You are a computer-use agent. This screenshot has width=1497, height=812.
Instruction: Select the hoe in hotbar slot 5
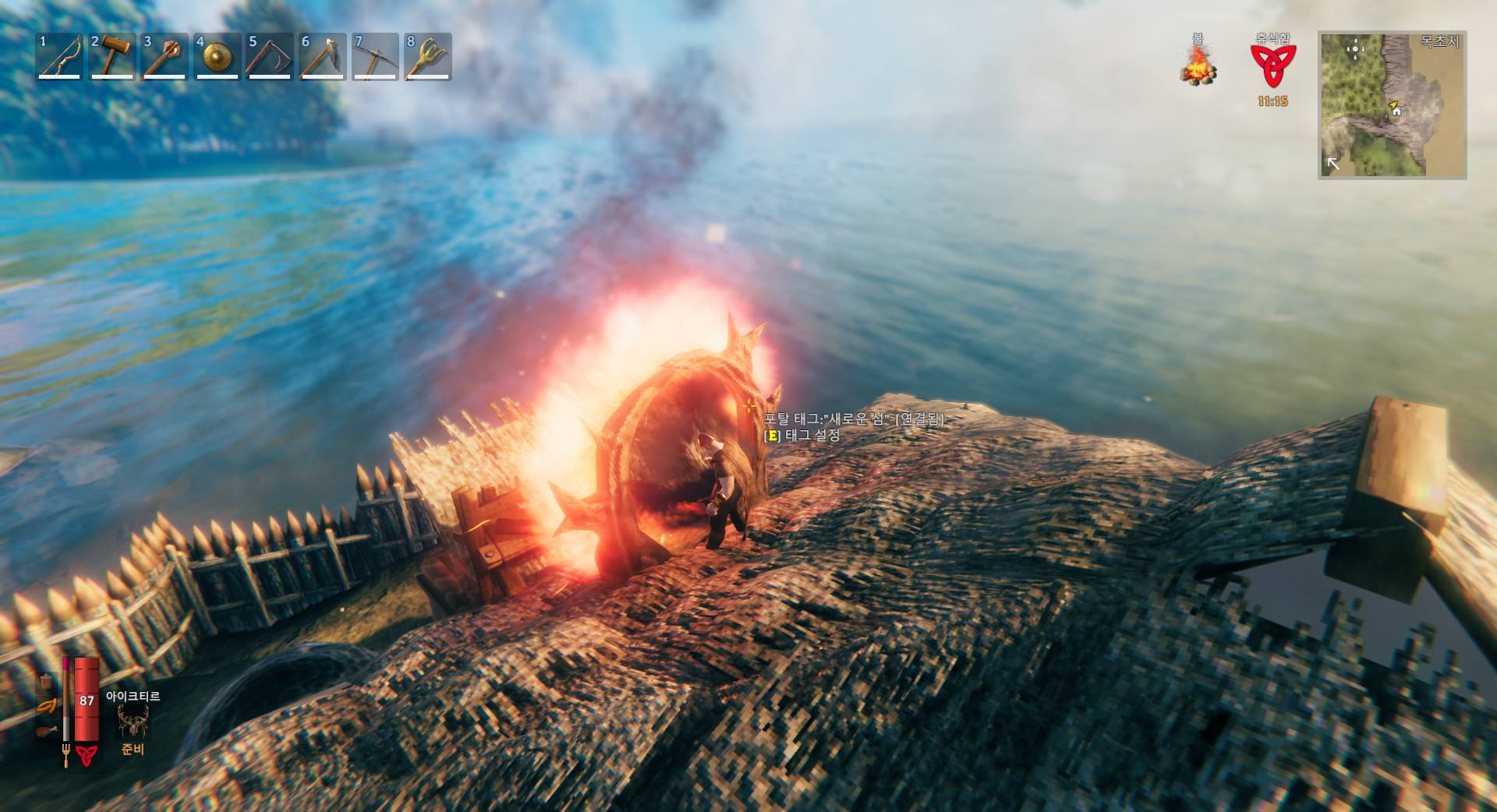(x=269, y=56)
